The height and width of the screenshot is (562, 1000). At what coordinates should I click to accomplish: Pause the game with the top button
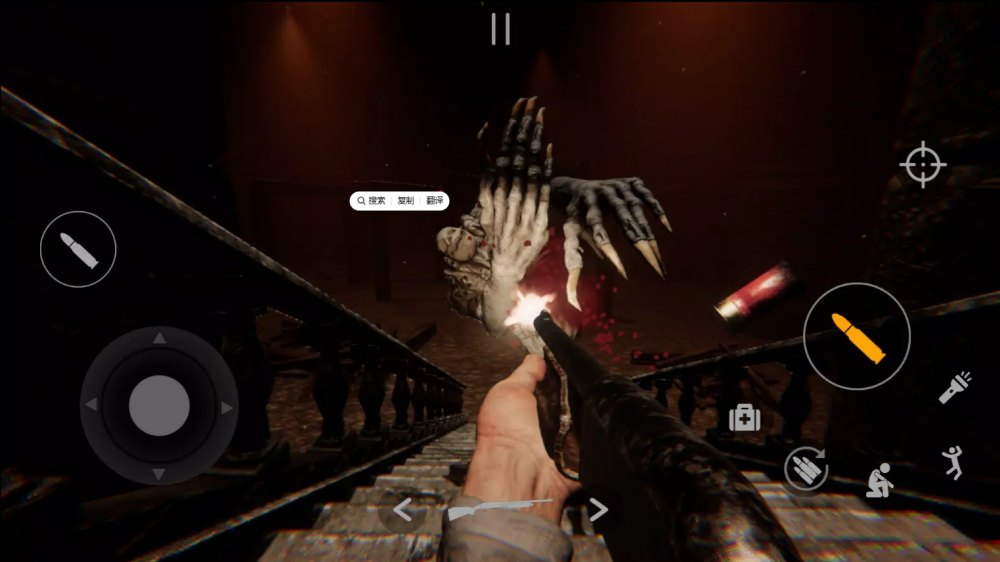coord(500,29)
